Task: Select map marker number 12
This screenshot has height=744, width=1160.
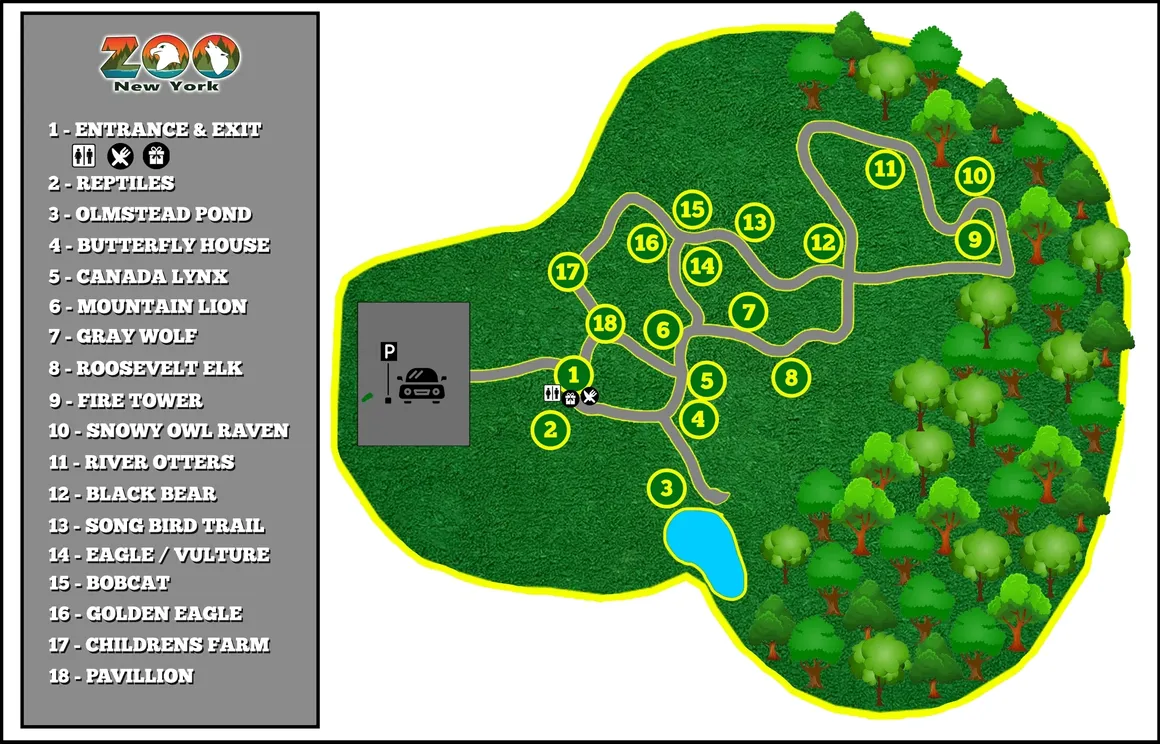Action: click(822, 242)
